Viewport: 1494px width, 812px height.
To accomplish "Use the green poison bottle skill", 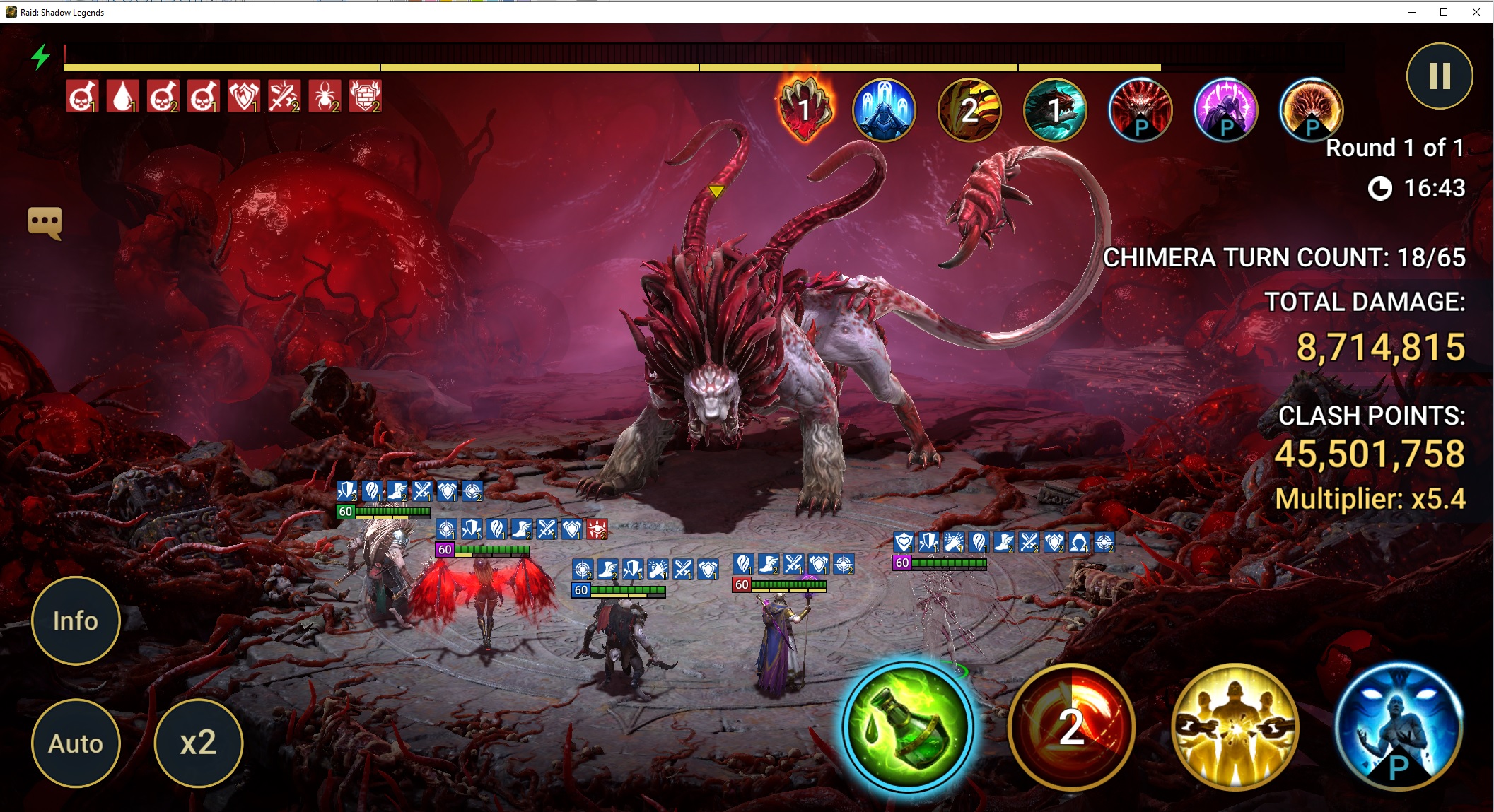I will coord(908,727).
